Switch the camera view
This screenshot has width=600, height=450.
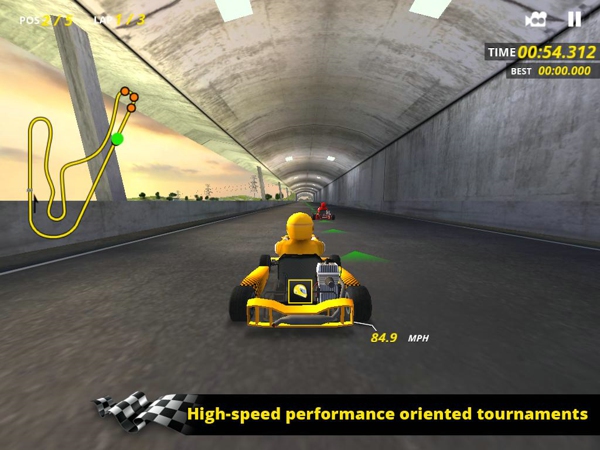pos(536,19)
